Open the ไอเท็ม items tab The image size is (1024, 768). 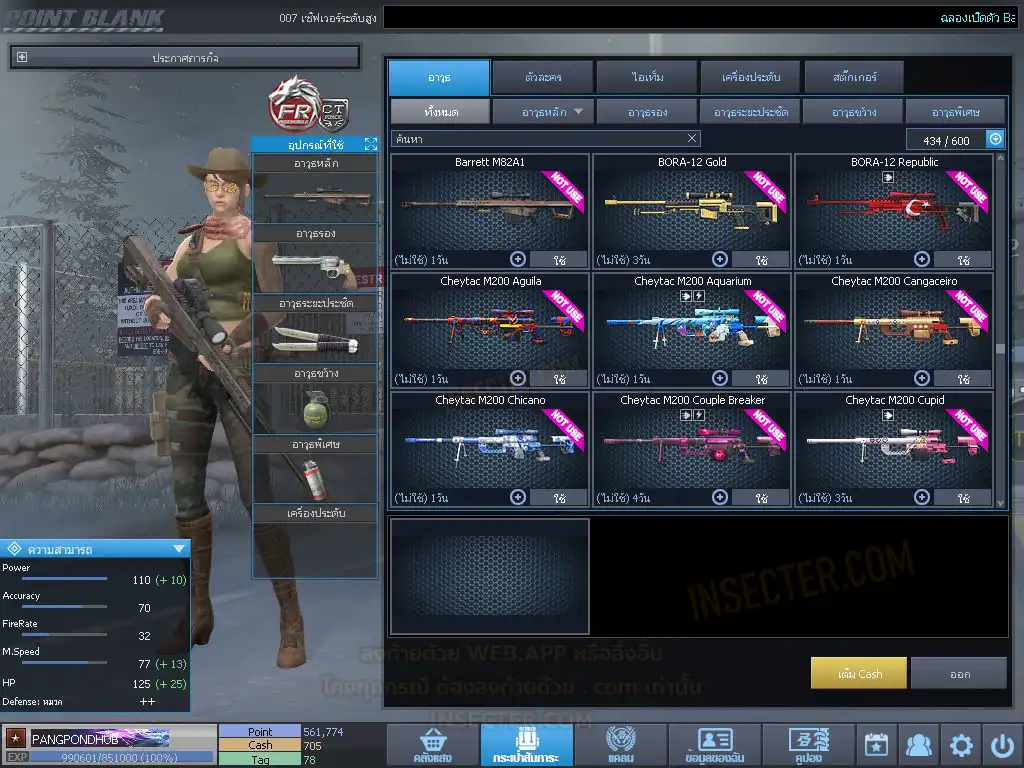[x=647, y=77]
